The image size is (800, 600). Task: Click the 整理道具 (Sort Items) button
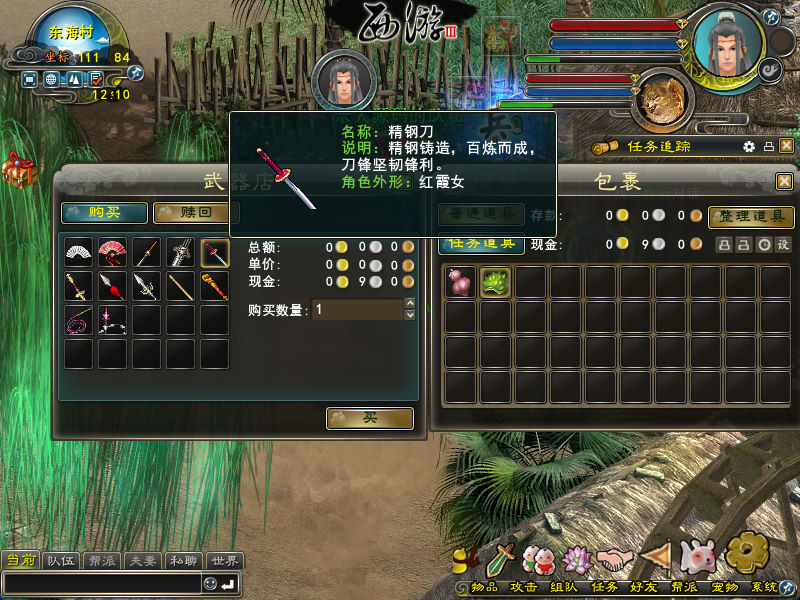750,216
